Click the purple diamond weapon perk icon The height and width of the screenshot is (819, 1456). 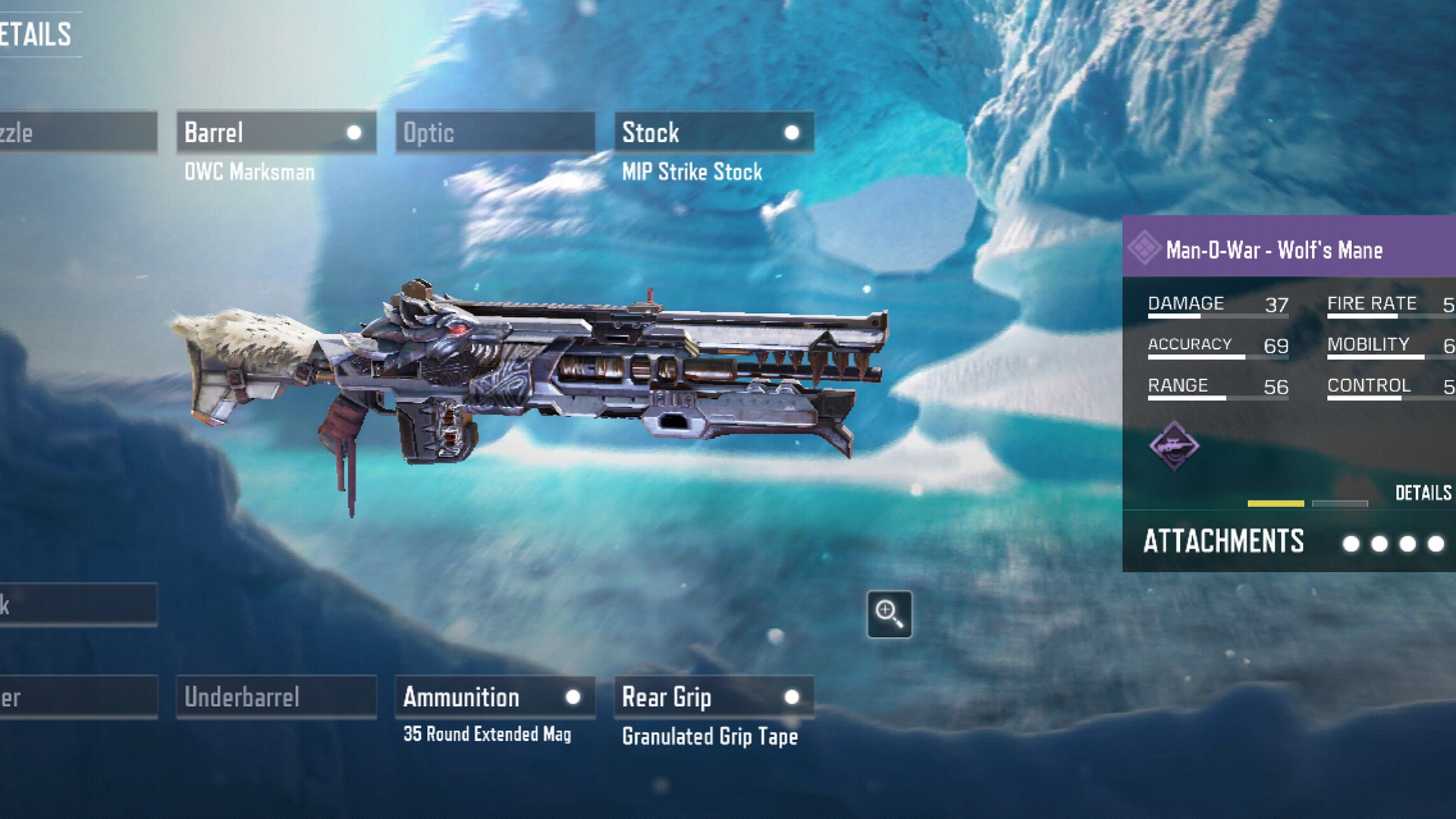(1174, 446)
